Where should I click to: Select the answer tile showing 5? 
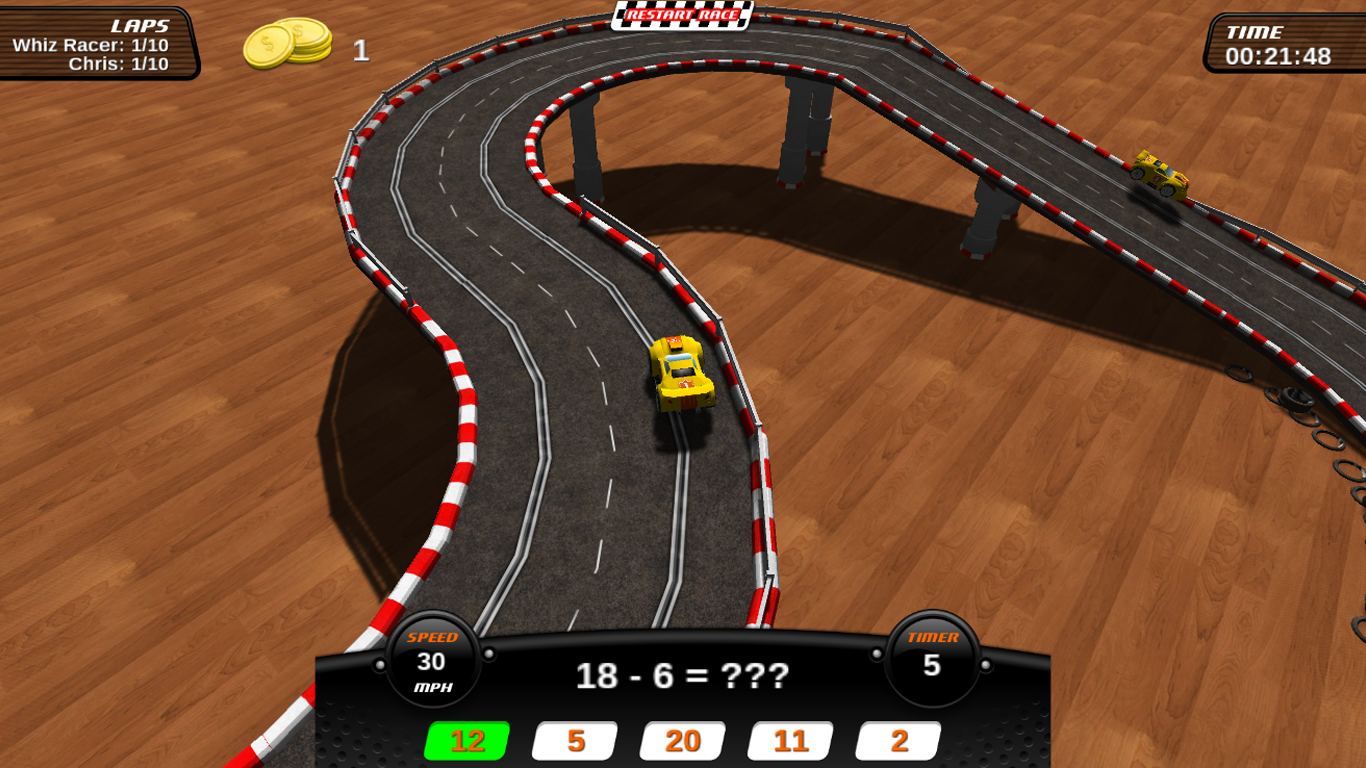[575, 741]
